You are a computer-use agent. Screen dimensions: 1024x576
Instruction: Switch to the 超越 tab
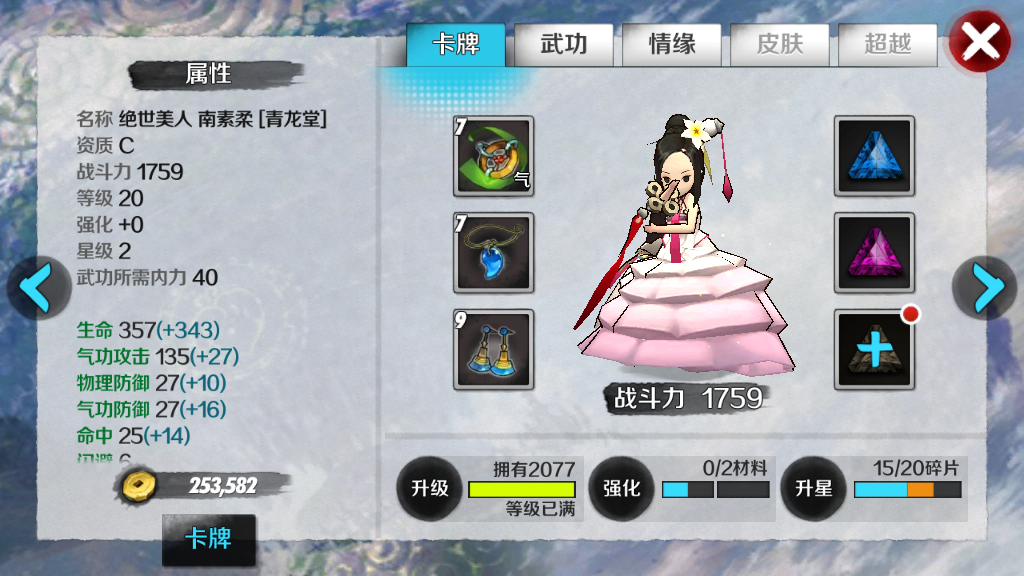click(887, 45)
